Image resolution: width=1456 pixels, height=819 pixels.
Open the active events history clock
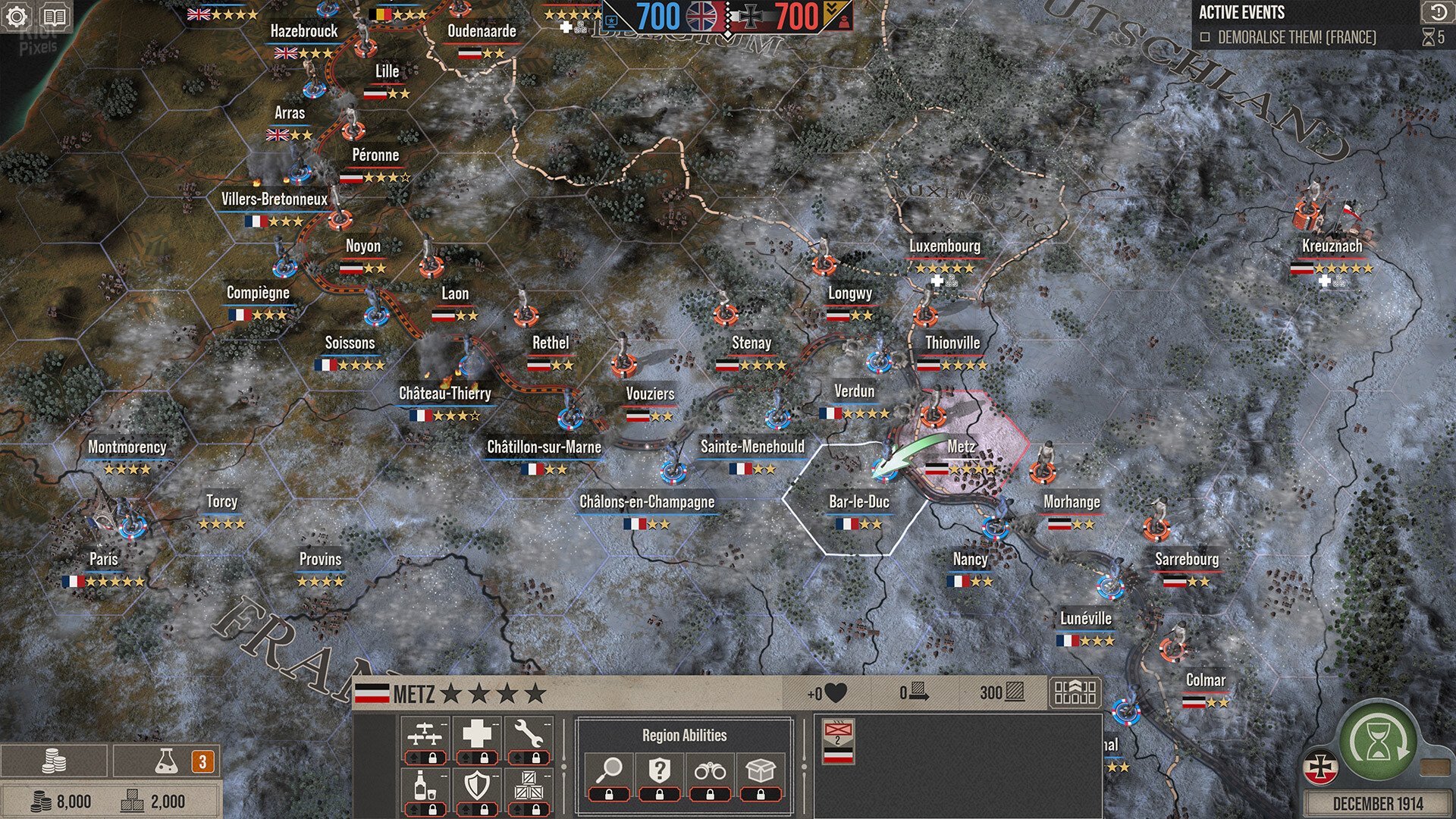point(1437,12)
